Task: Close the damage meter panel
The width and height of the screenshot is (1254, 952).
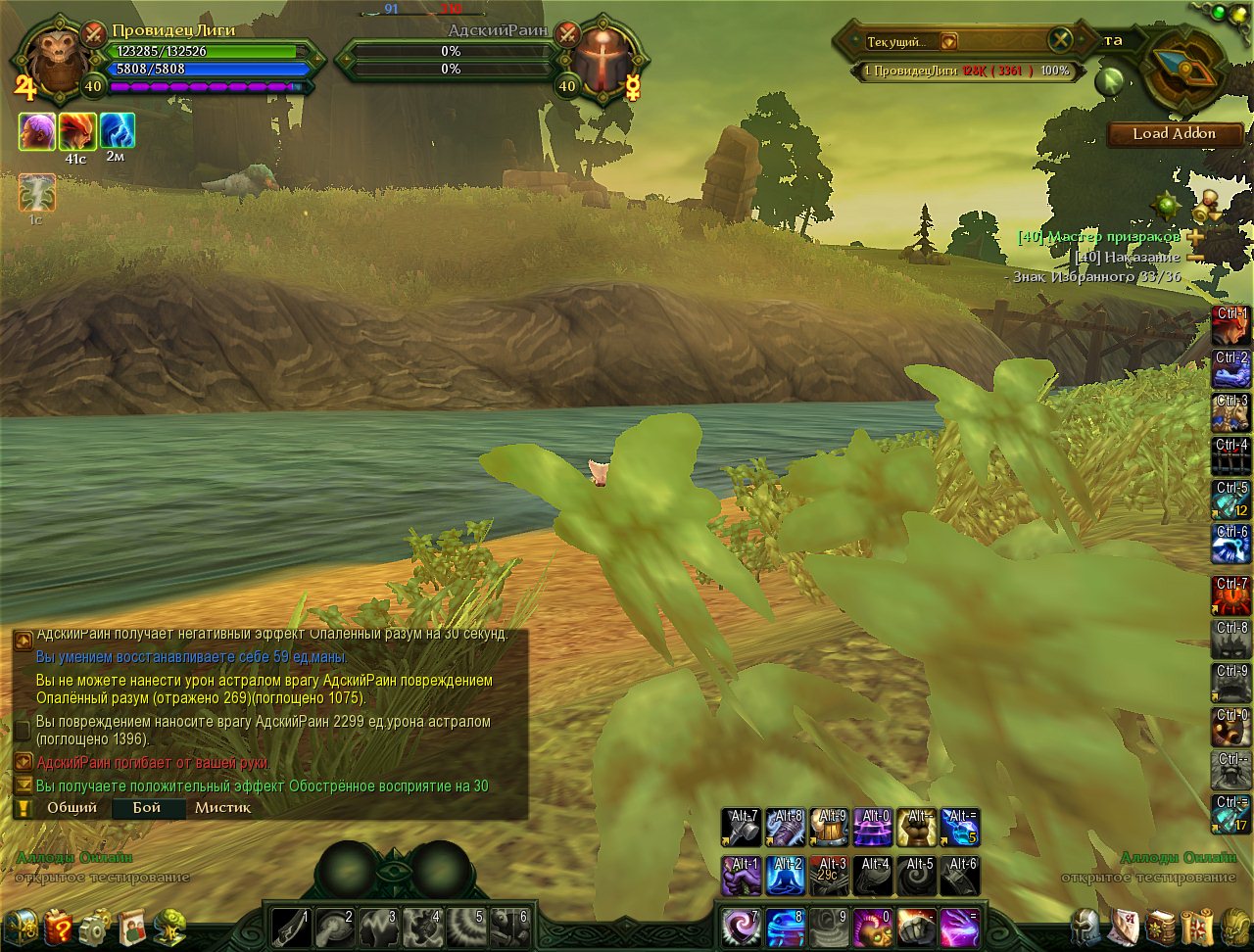Action: pos(1061,40)
